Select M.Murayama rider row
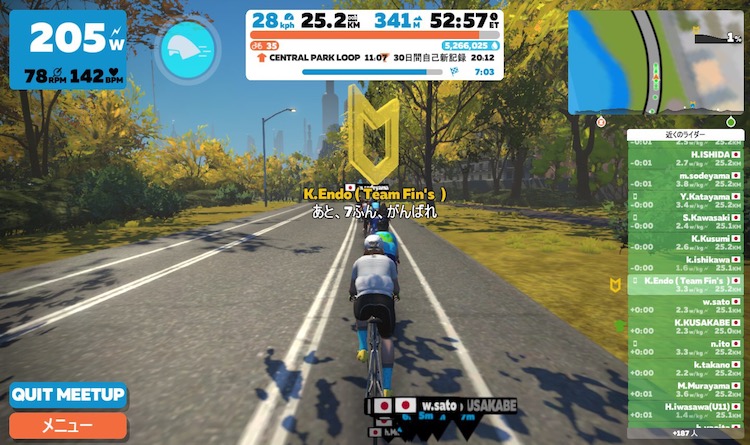 click(686, 389)
